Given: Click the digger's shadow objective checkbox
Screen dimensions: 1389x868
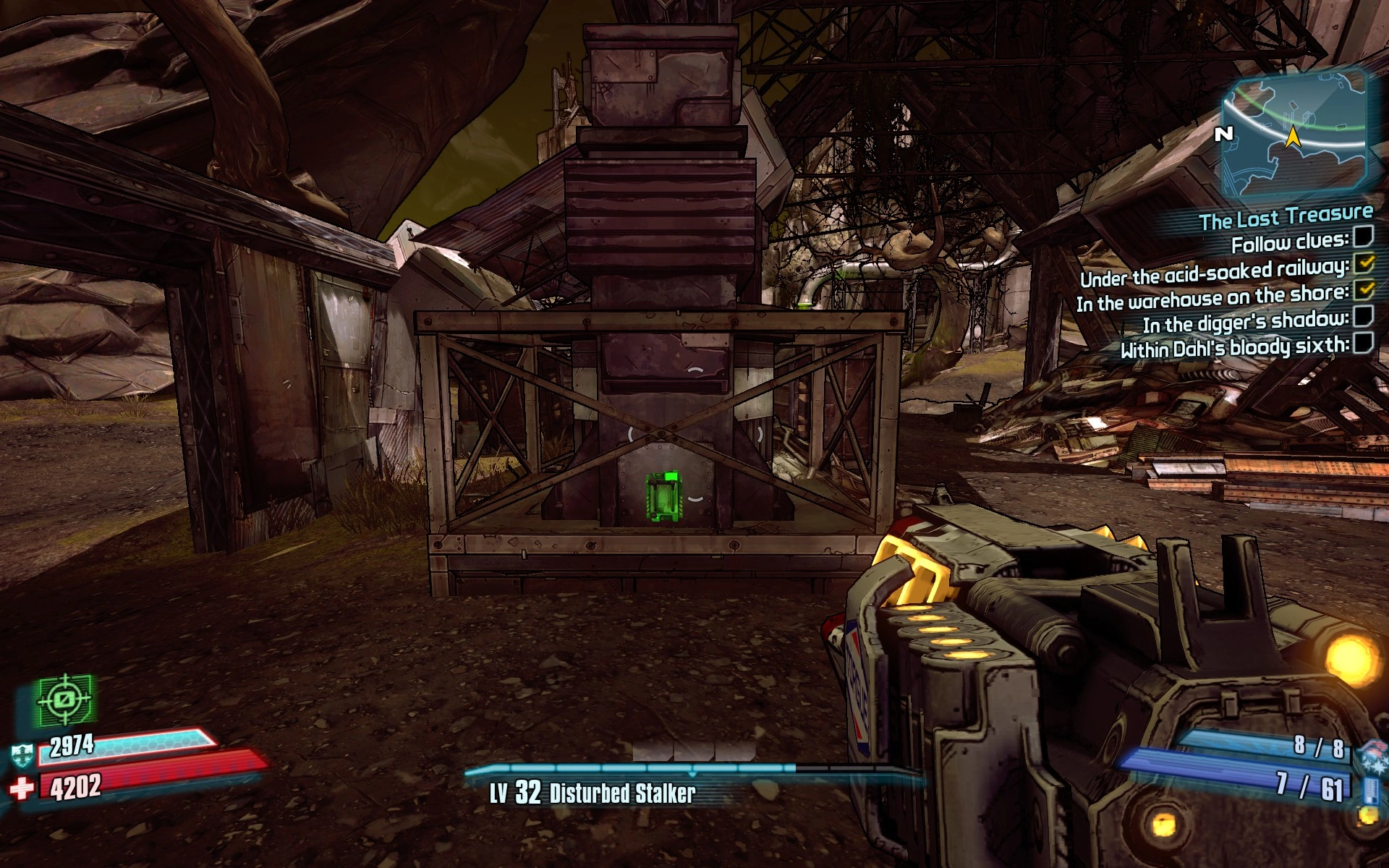Looking at the screenshot, I should pyautogui.click(x=1363, y=316).
